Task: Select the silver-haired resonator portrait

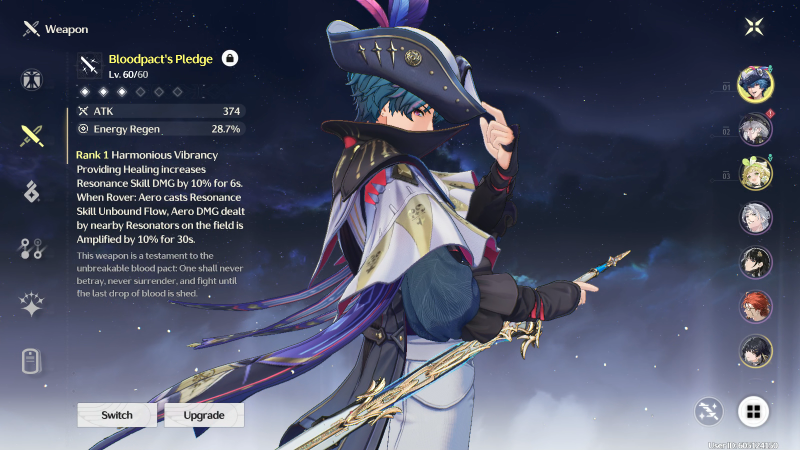Action: tap(755, 218)
